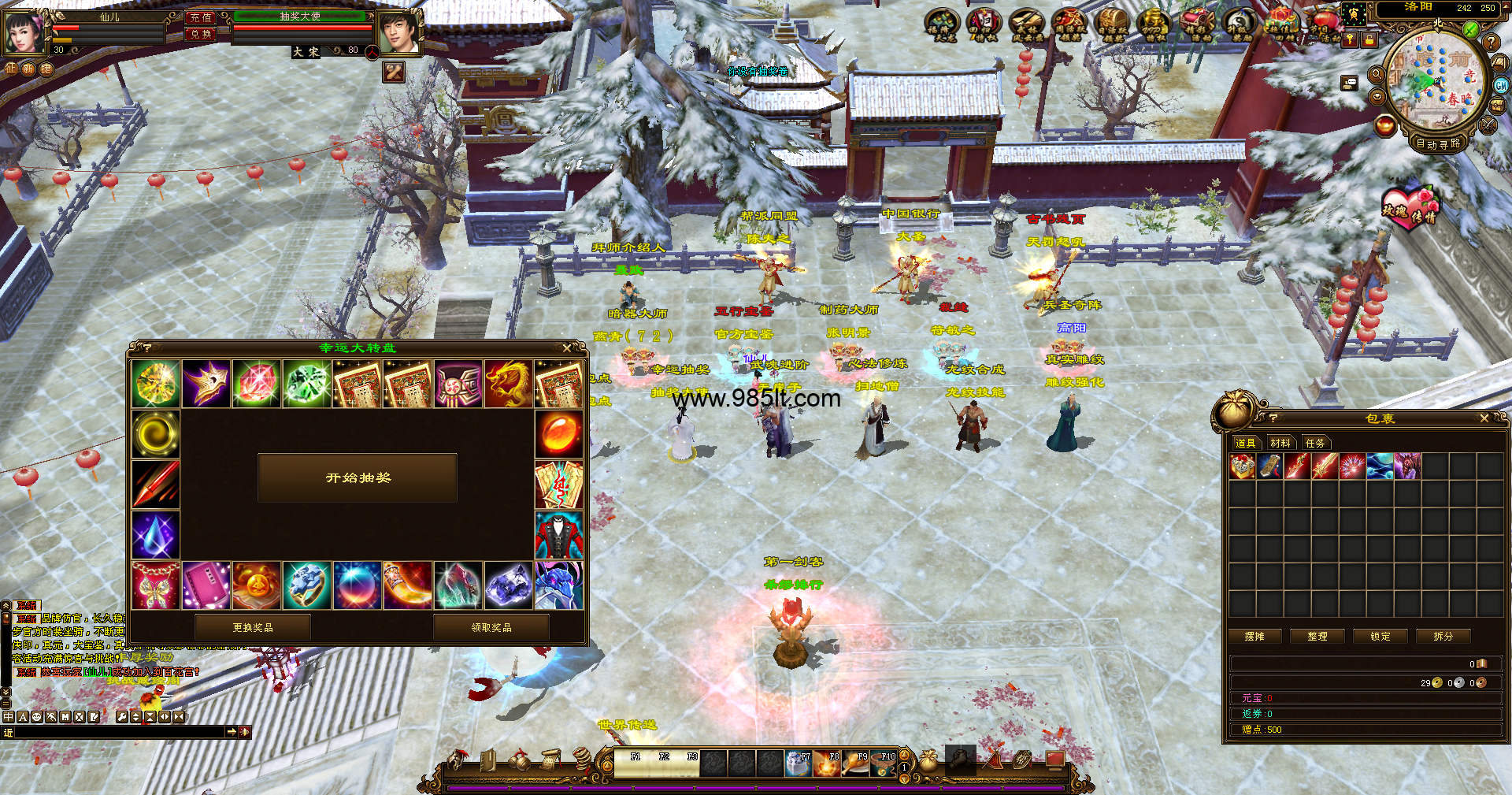Screen dimensions: 1512x795
Task: Switch to the 材料 materials tab
Action: pyautogui.click(x=1280, y=443)
